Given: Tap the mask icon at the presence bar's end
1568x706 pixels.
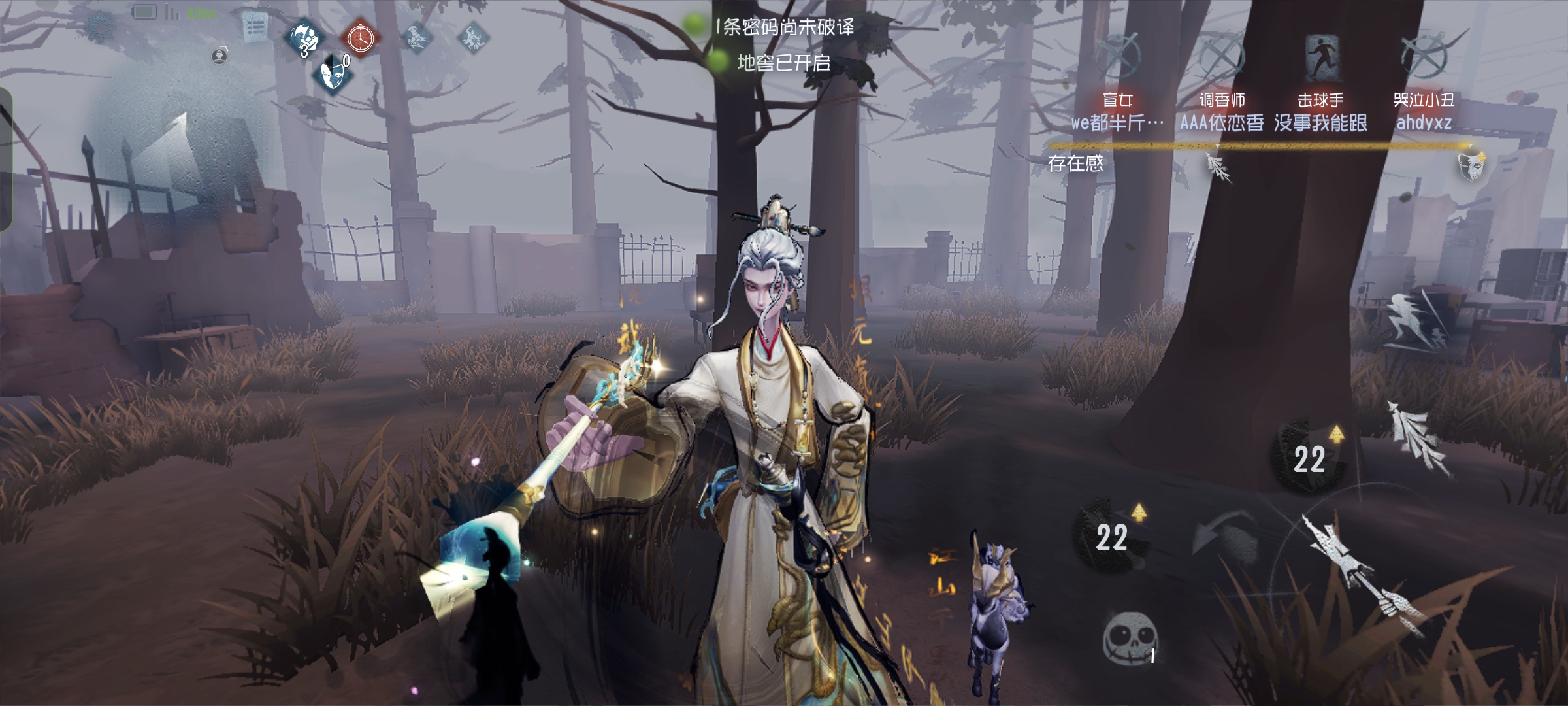Looking at the screenshot, I should [x=1470, y=165].
